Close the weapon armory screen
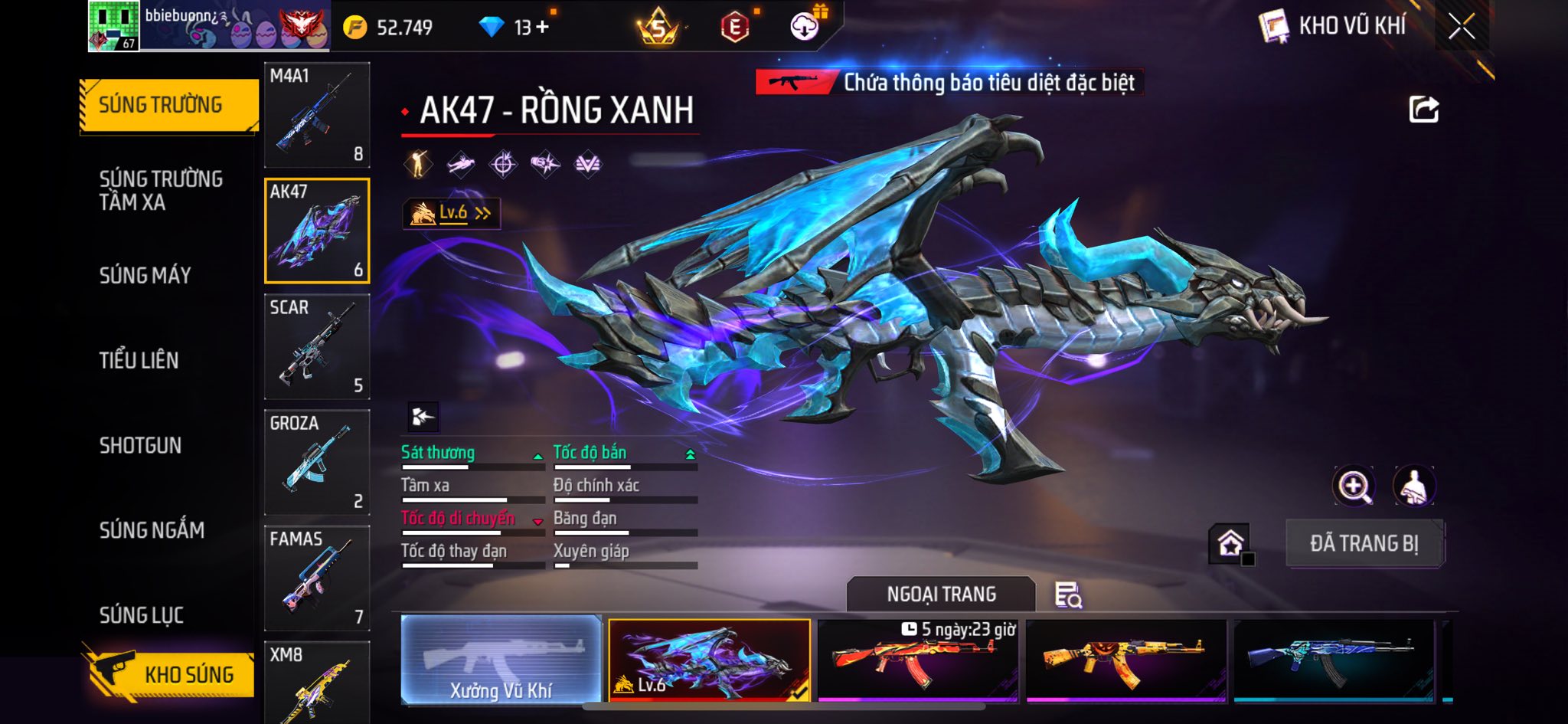Screen dimensions: 1568x724 1461,27
